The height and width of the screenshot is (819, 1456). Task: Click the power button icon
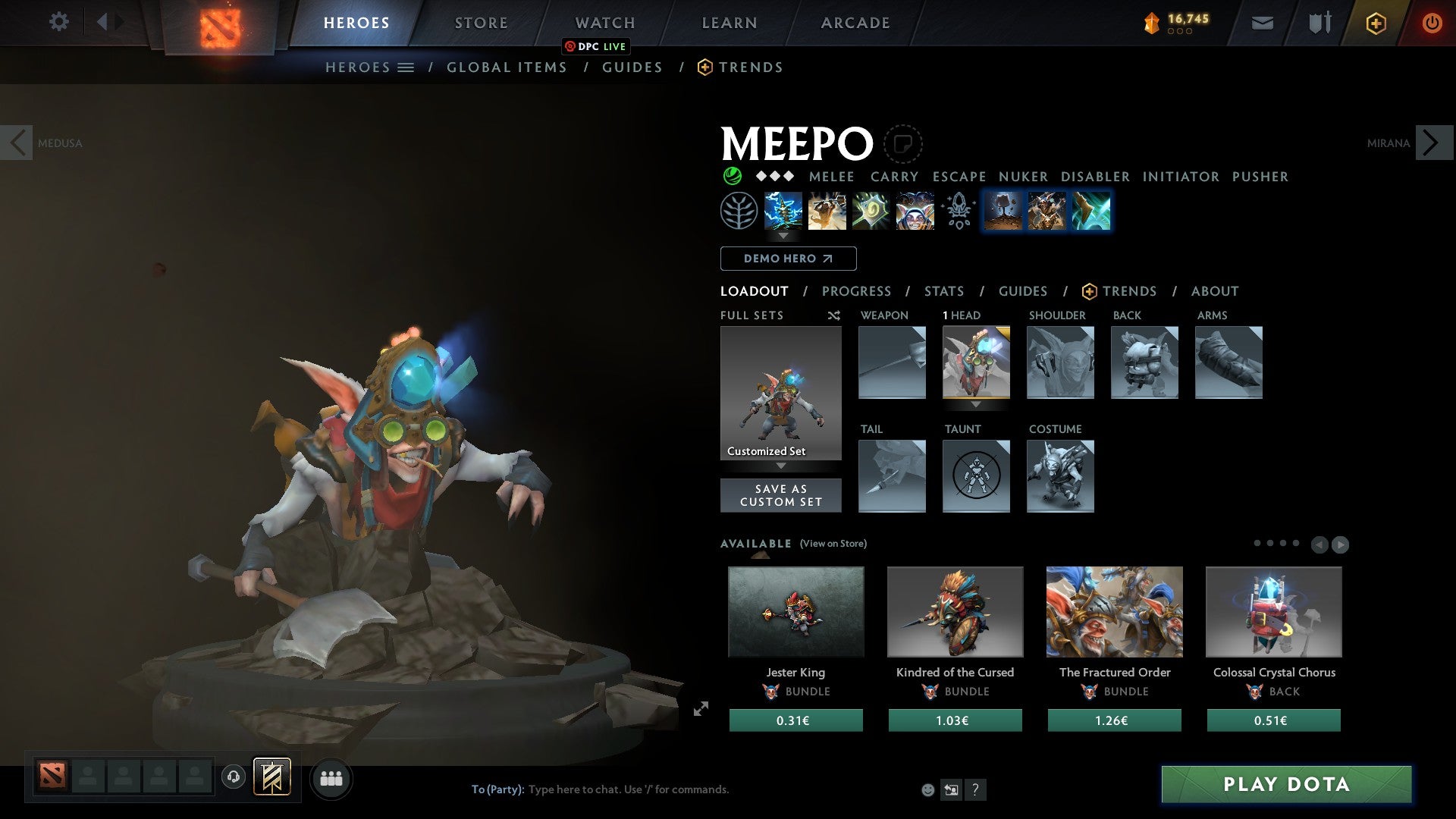(x=1432, y=23)
